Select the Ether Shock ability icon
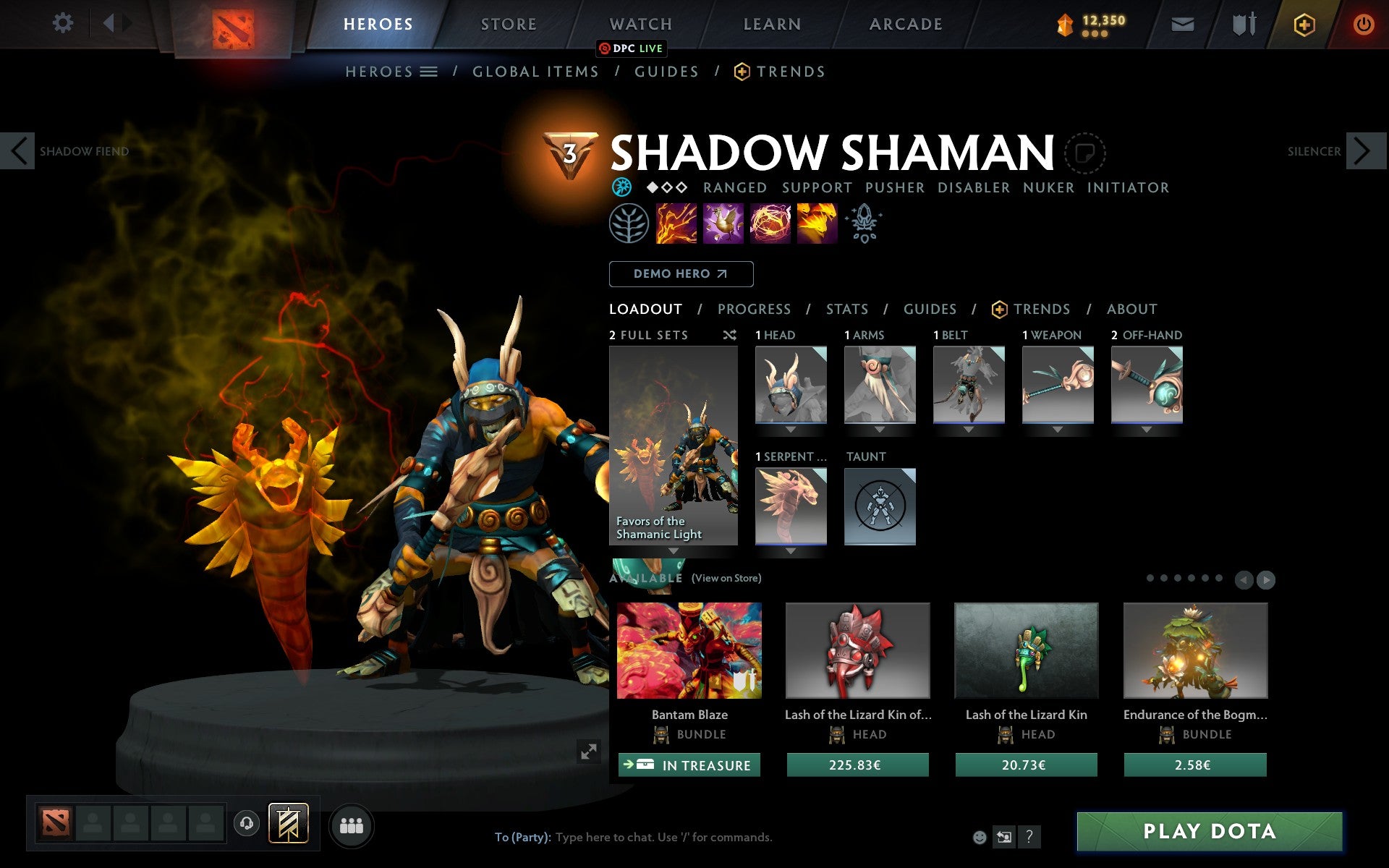The height and width of the screenshot is (868, 1389). coord(676,224)
